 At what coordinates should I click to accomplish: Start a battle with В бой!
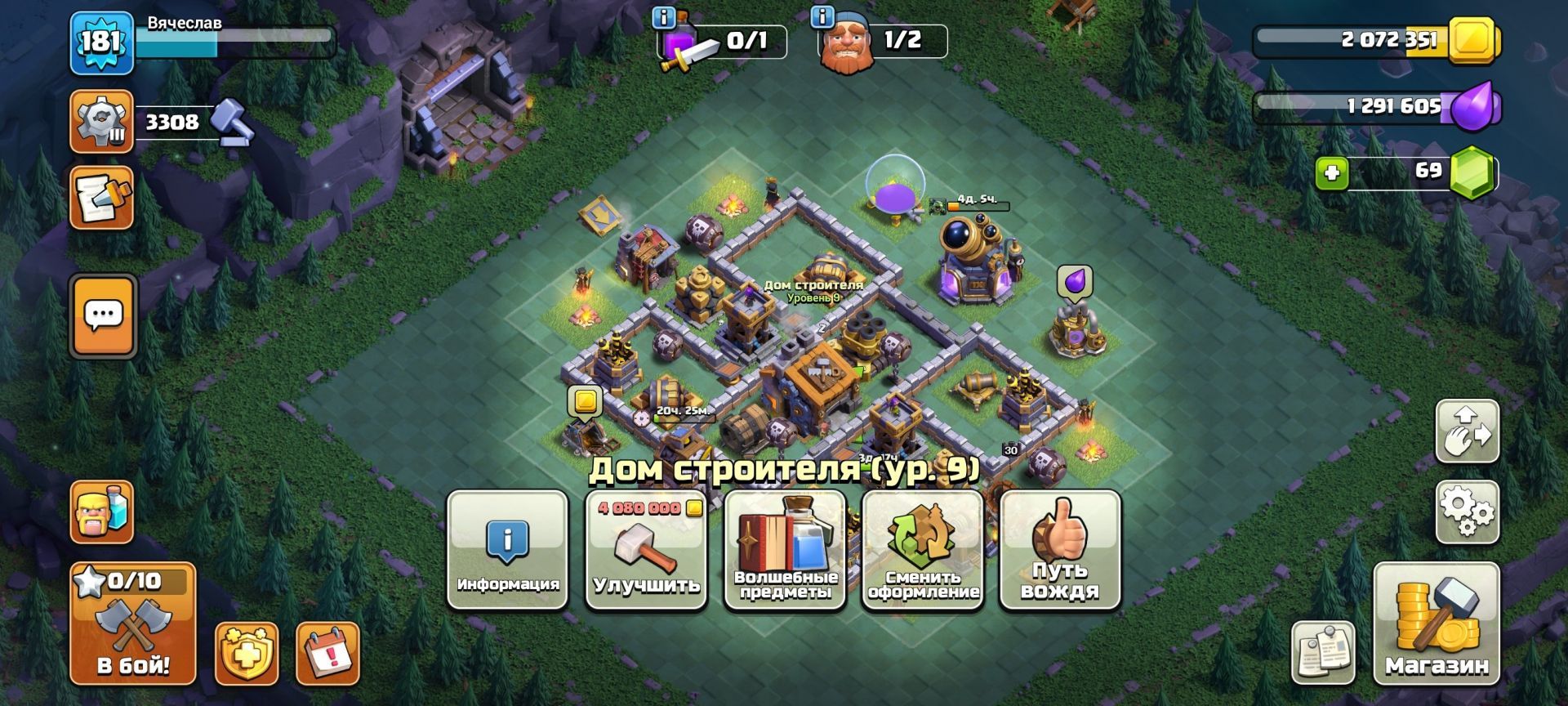pyautogui.click(x=133, y=623)
